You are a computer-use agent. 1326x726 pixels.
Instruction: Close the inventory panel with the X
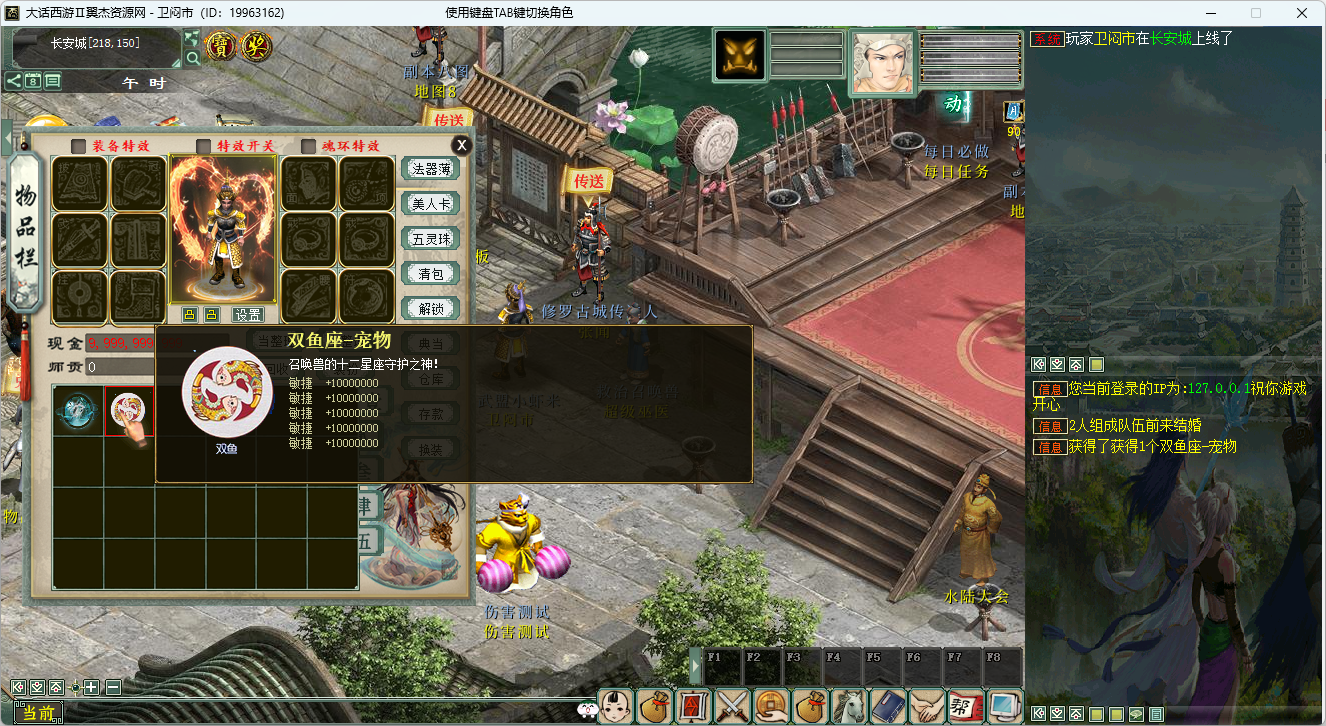click(x=461, y=145)
